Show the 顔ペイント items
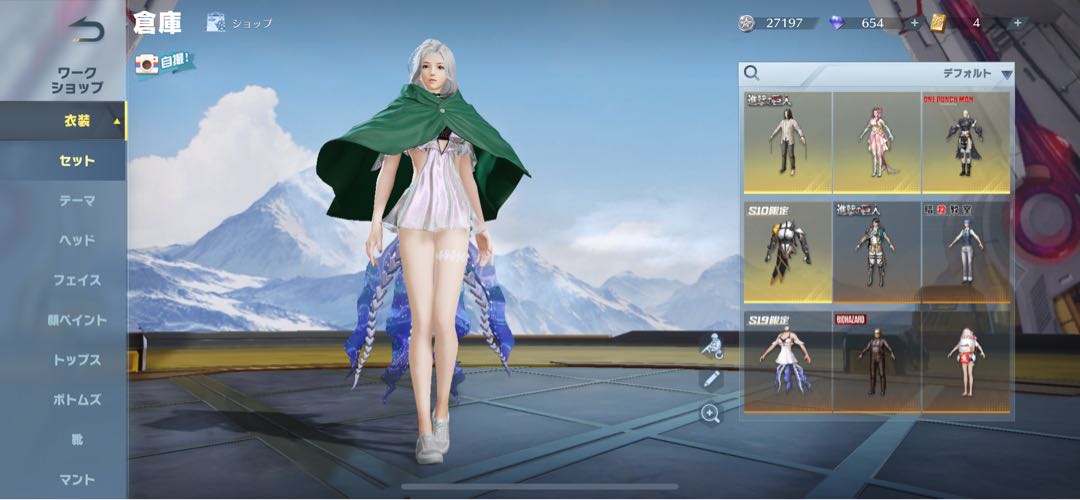 76,320
